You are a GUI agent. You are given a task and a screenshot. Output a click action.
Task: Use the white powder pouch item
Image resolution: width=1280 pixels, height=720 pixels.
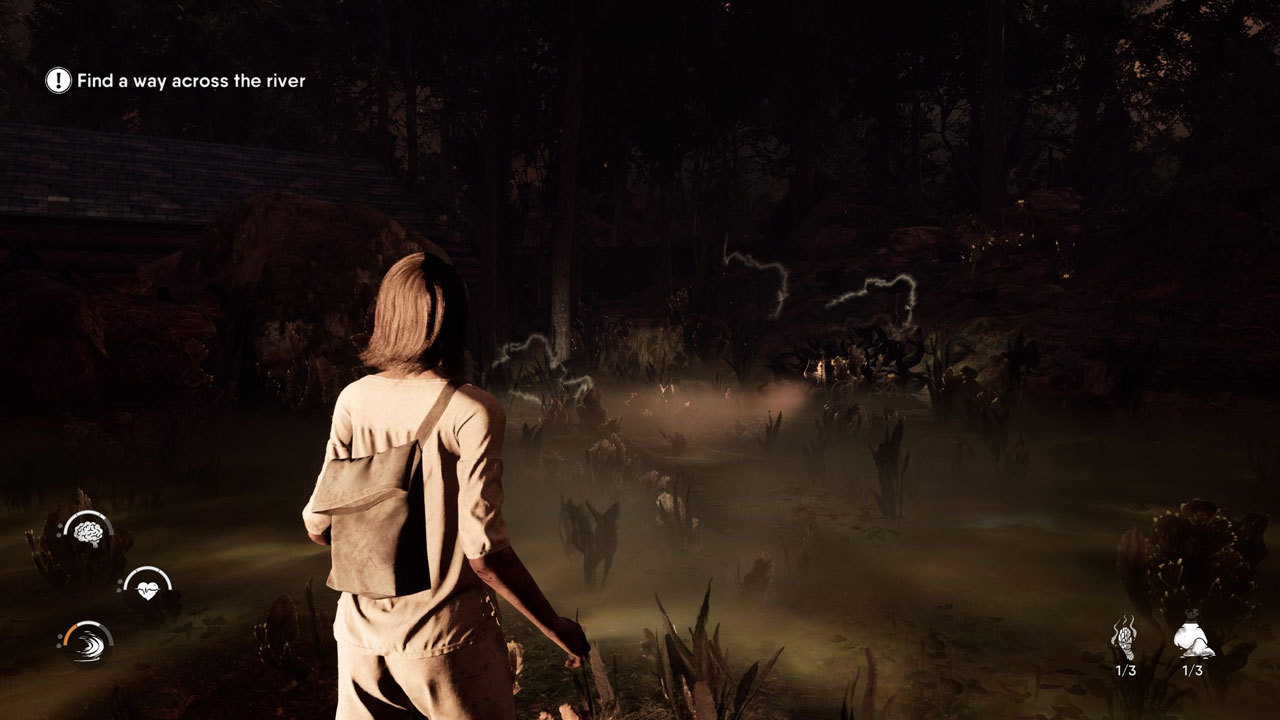1193,639
